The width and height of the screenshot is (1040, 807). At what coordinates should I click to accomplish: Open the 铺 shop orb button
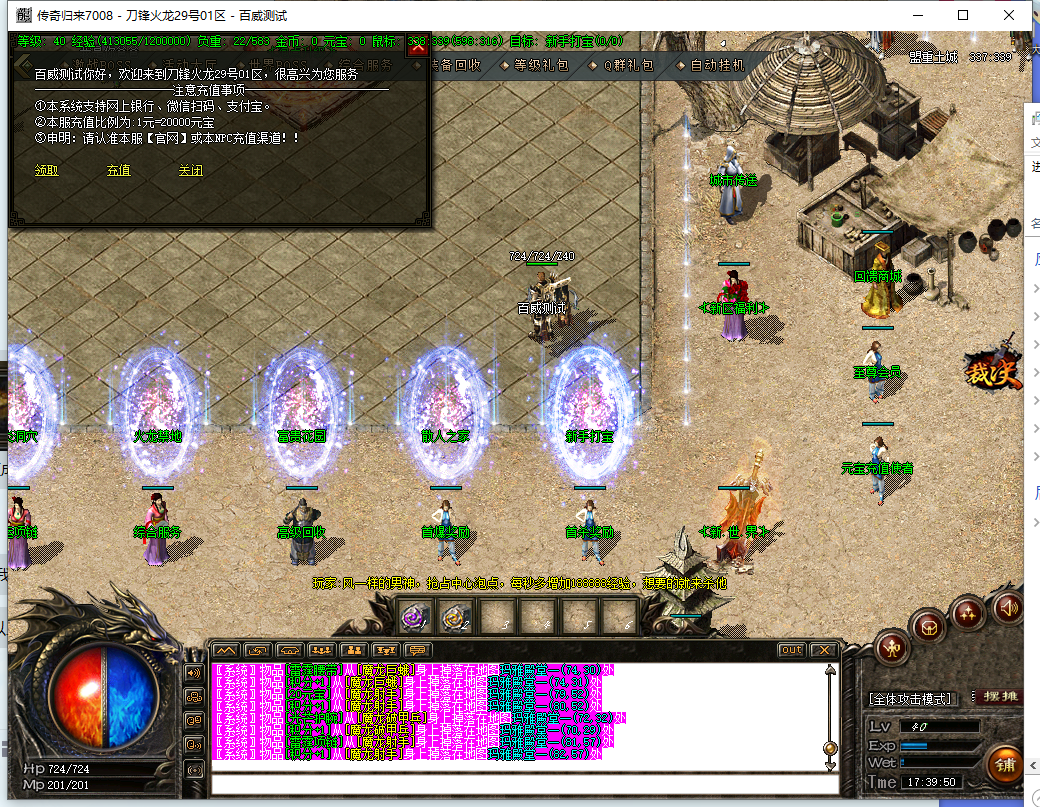click(1005, 766)
